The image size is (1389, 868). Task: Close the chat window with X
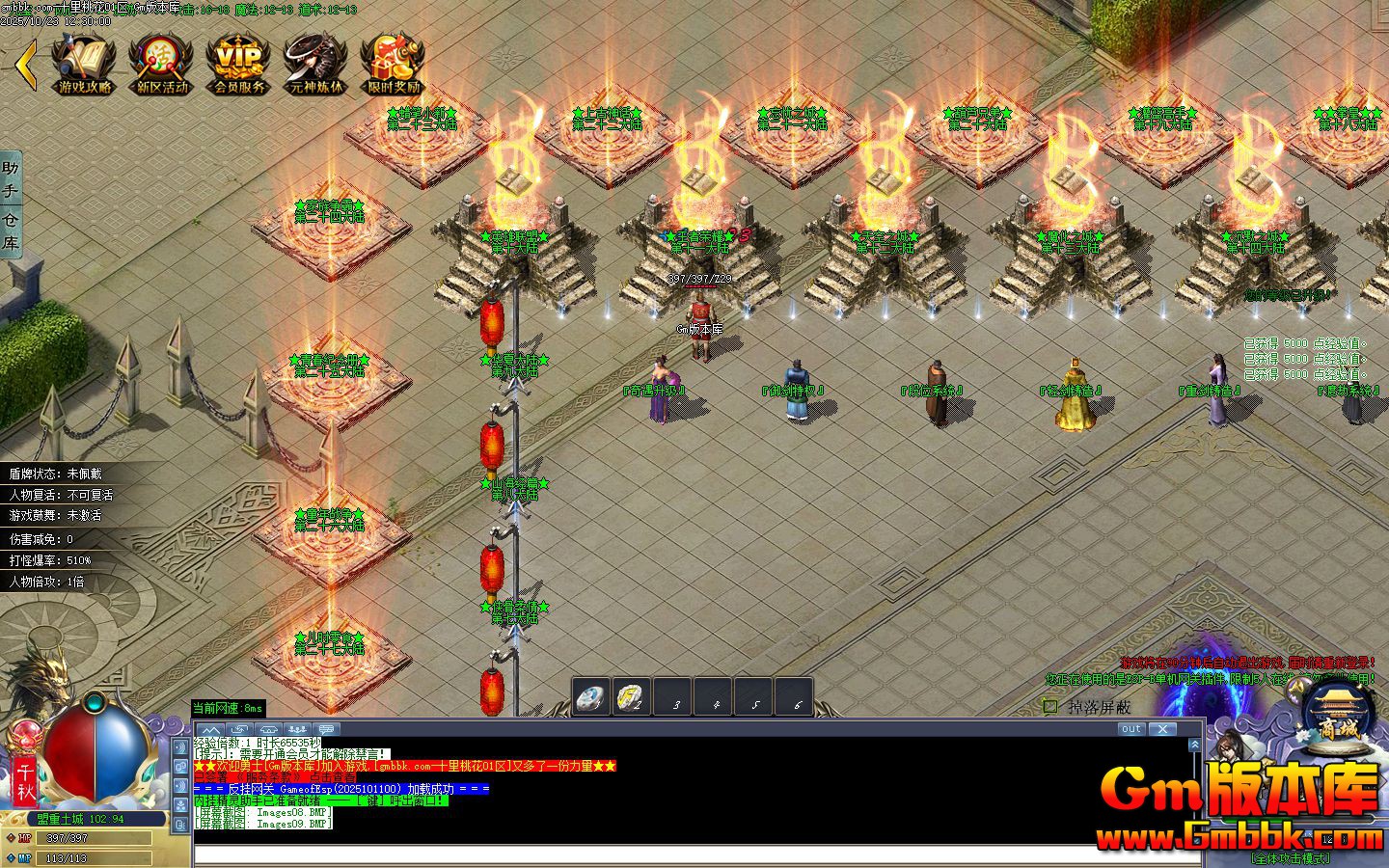[1163, 729]
